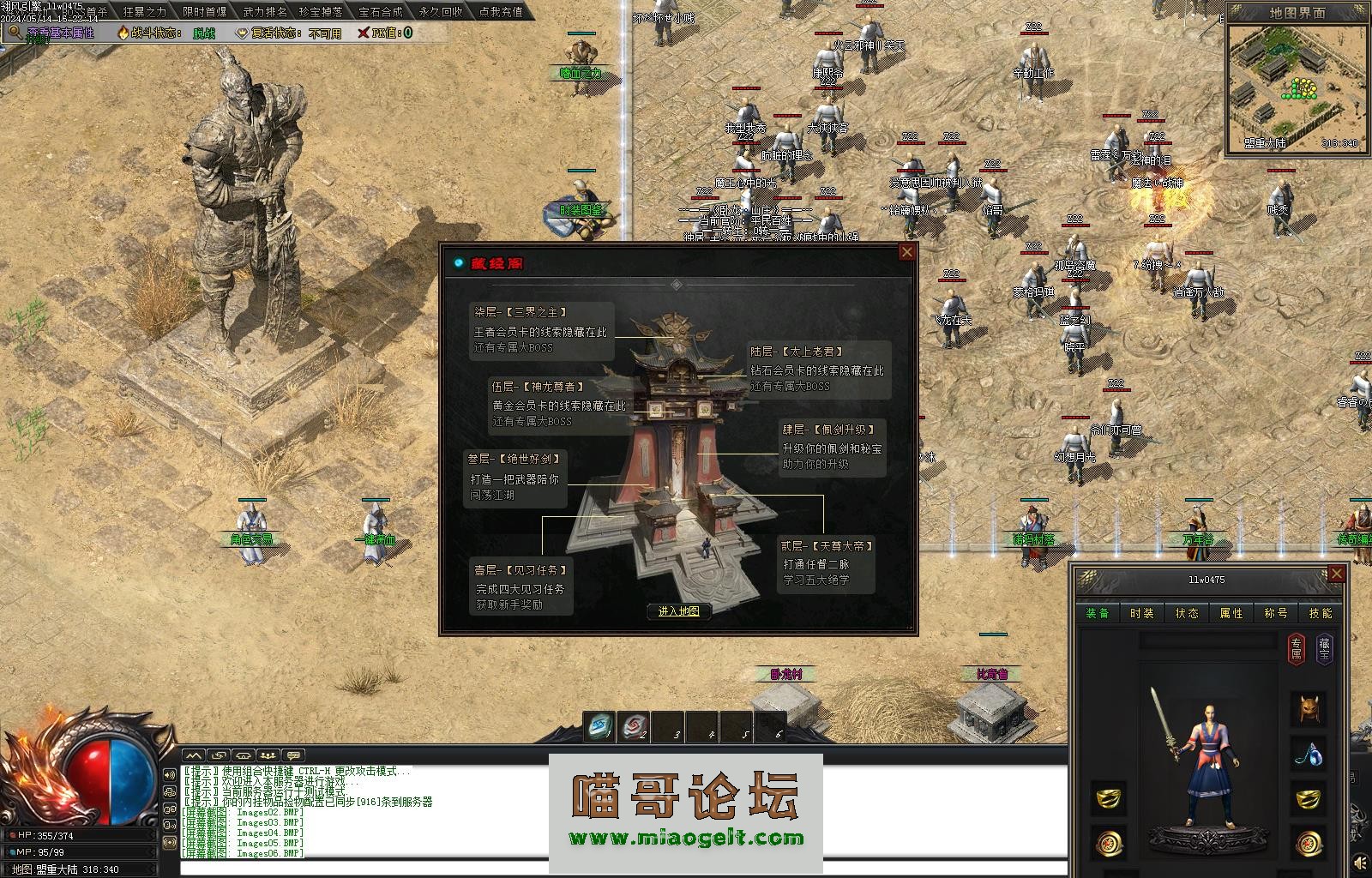Select the blue gem necklace slot
The image size is (1372, 878).
(x=1309, y=755)
